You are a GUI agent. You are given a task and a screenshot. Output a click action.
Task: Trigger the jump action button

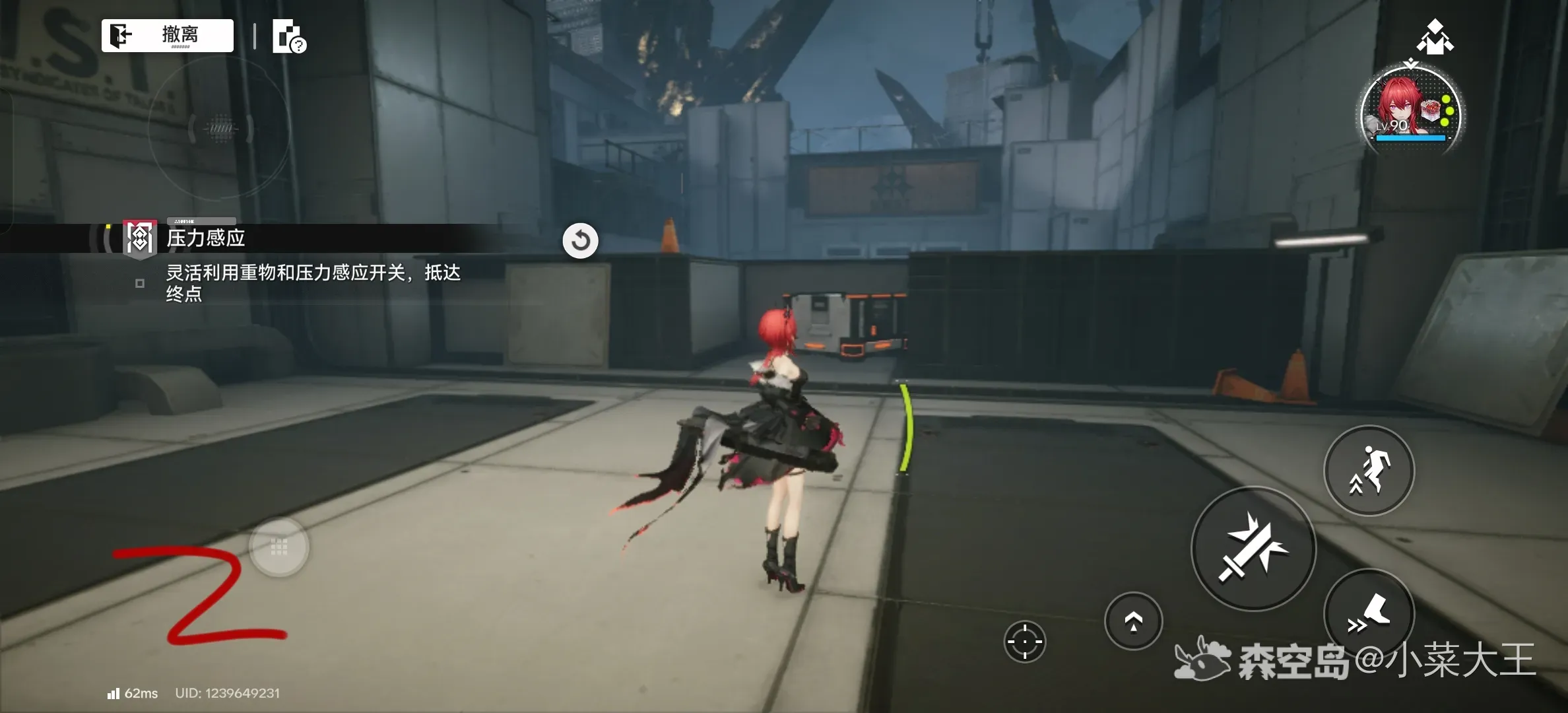pos(1369,470)
